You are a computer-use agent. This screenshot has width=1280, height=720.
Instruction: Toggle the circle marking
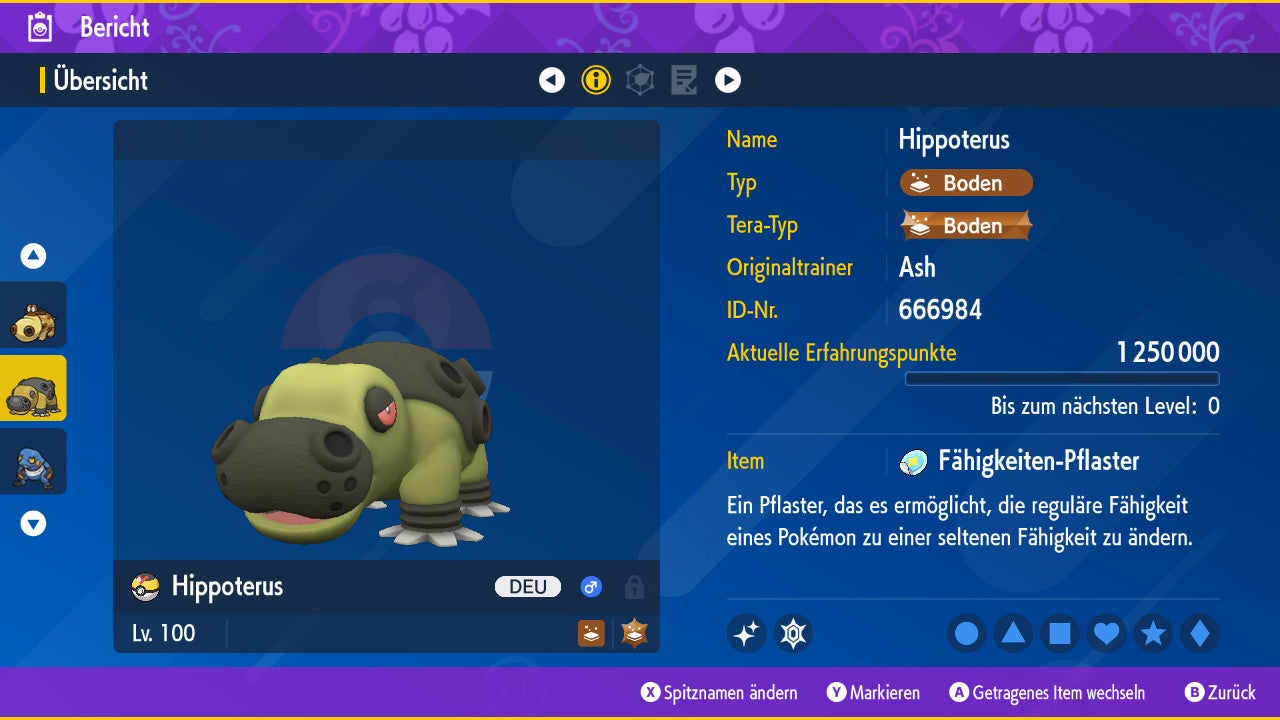pos(966,633)
